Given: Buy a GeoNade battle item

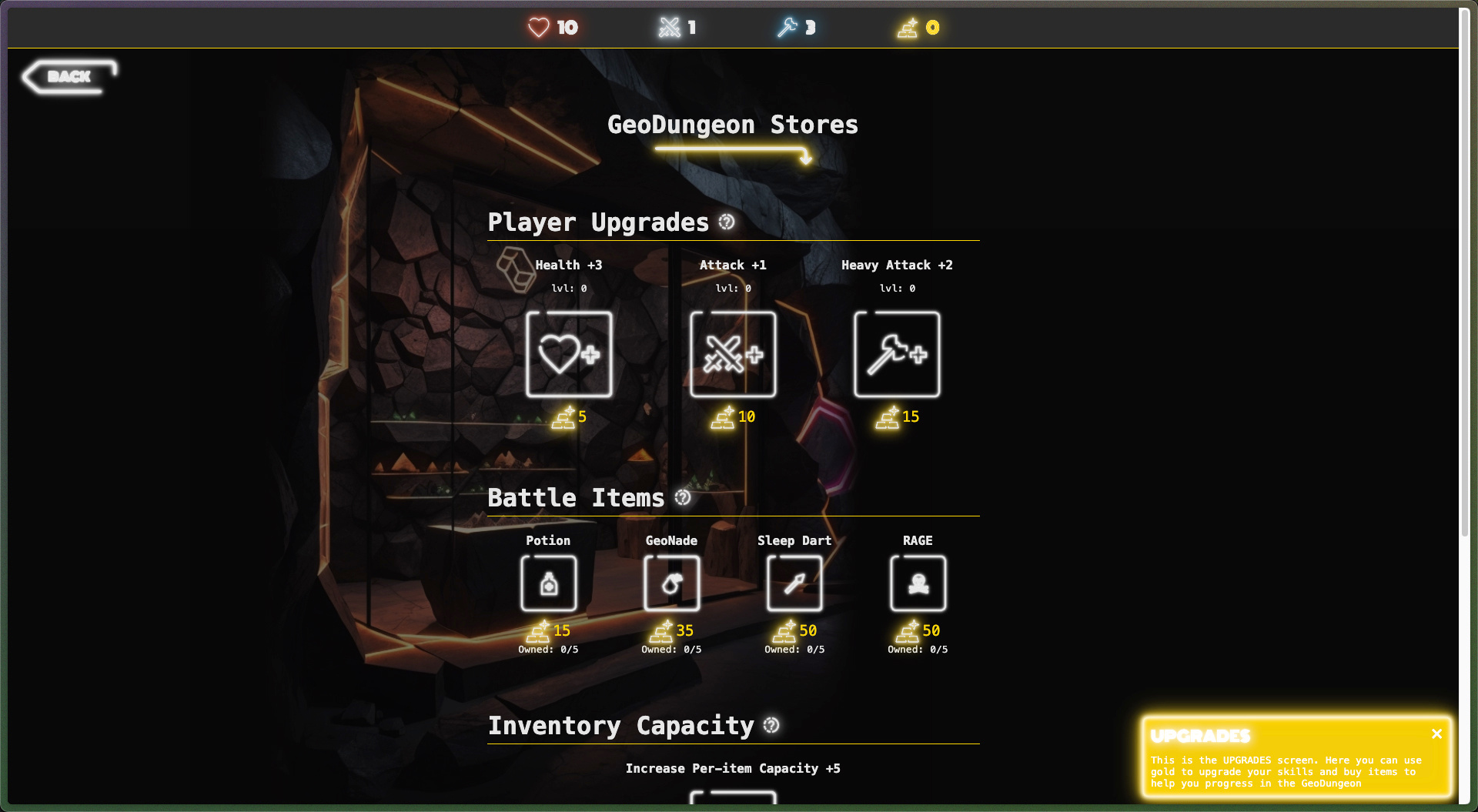Looking at the screenshot, I should coord(671,583).
